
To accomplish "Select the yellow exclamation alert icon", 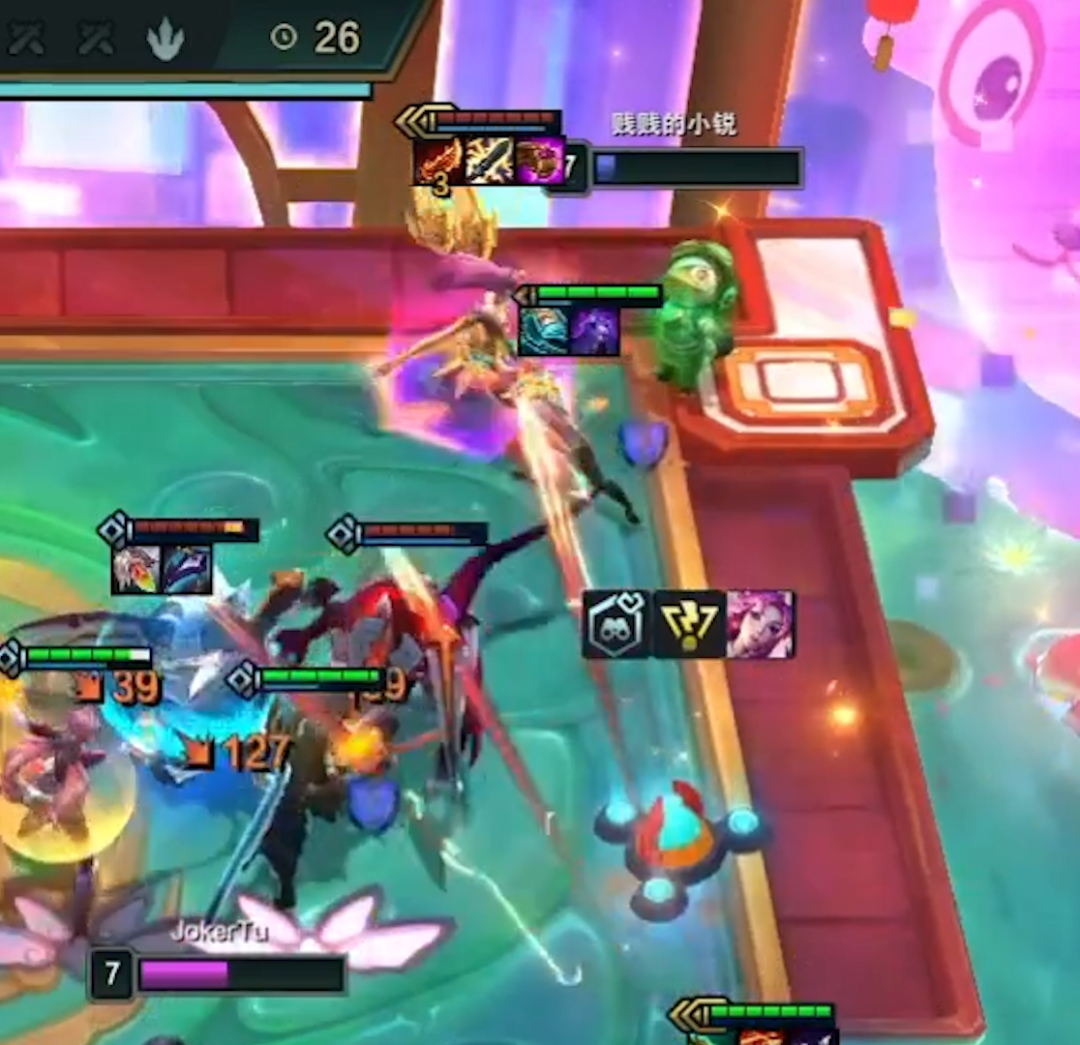I will 690,625.
